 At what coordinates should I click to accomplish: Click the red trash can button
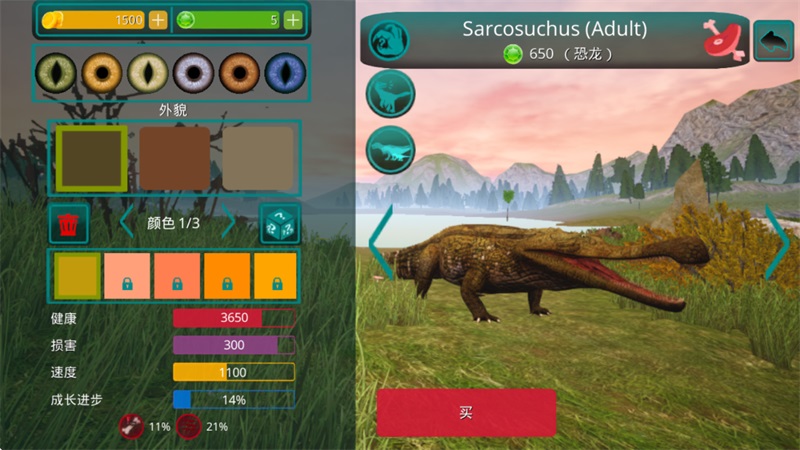coord(69,224)
